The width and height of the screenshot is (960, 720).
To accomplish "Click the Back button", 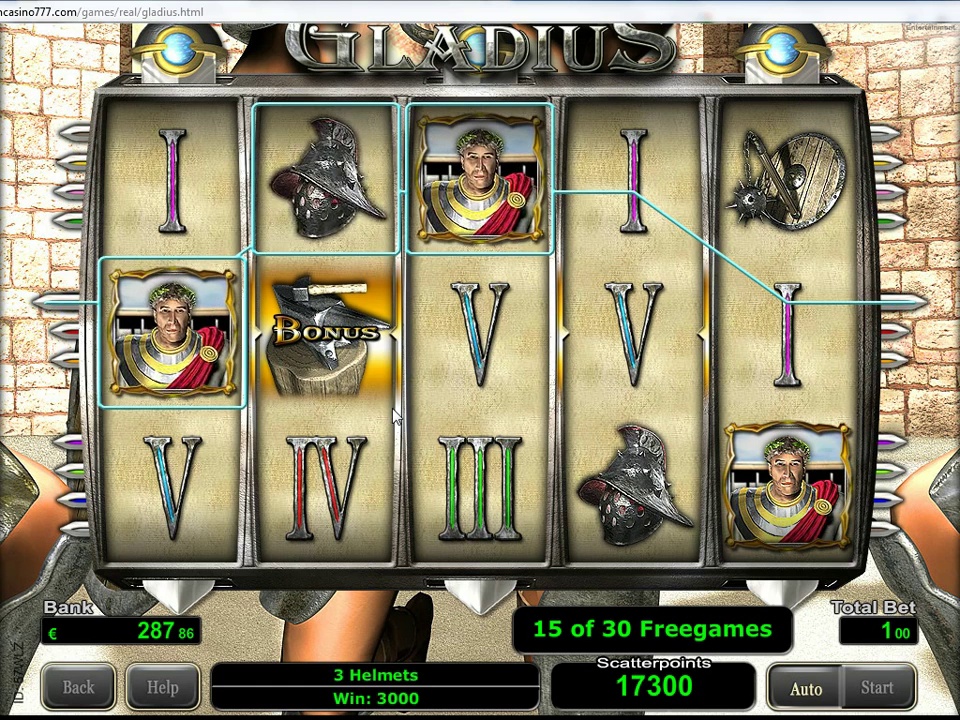I will pos(78,688).
